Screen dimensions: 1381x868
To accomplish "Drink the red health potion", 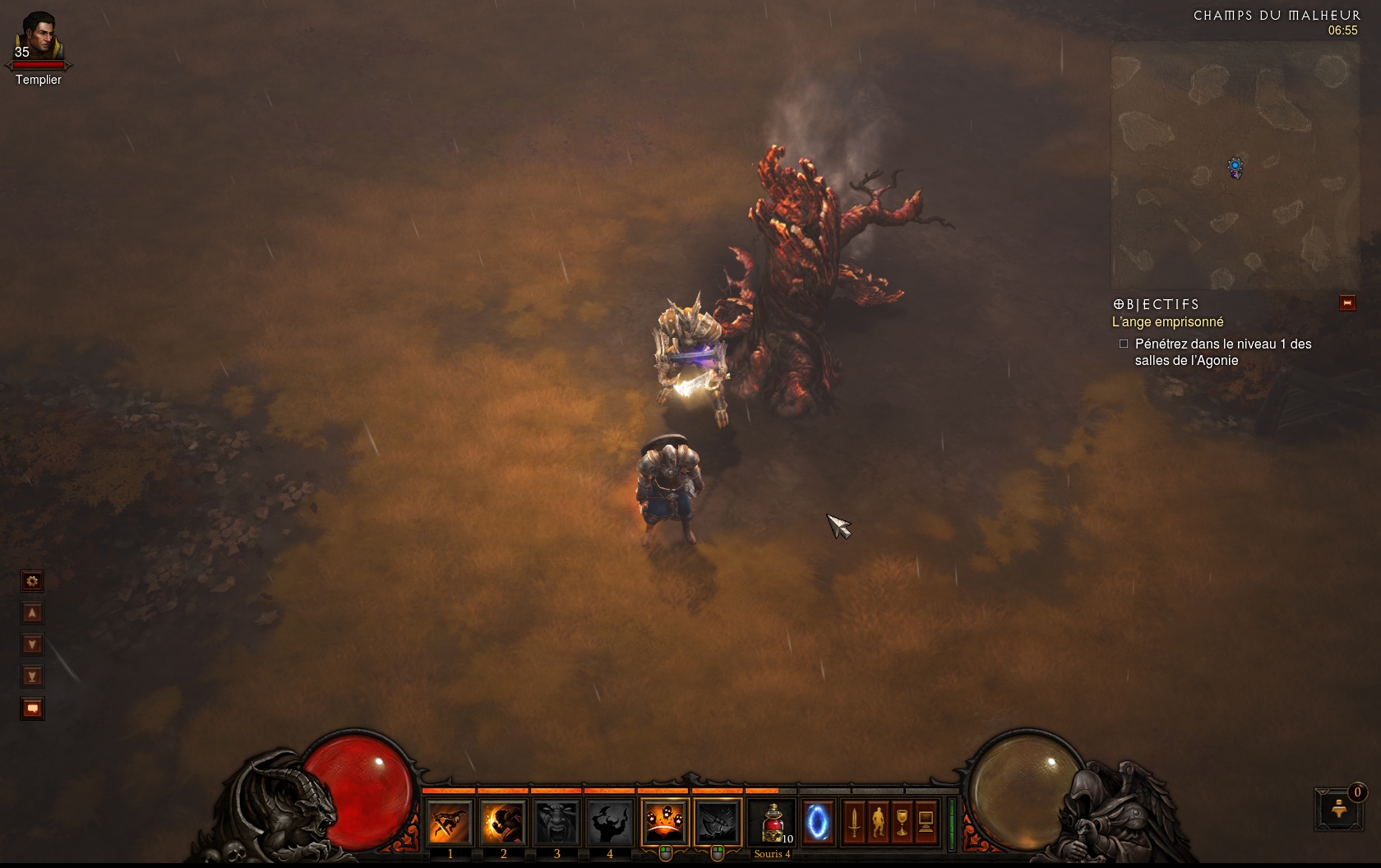I will (x=772, y=822).
